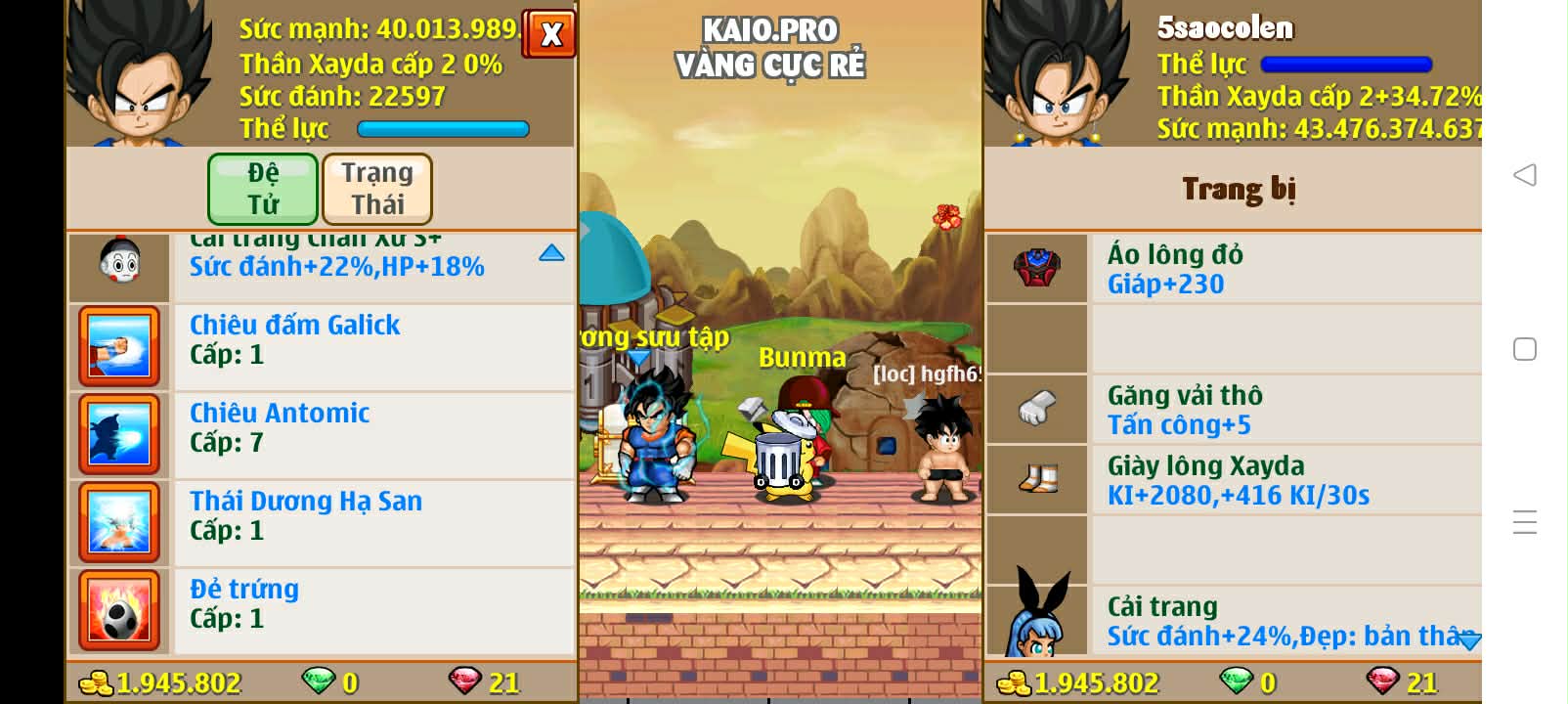Click the scroll-up arrow in skill list
The height and width of the screenshot is (704, 1568).
click(x=551, y=253)
